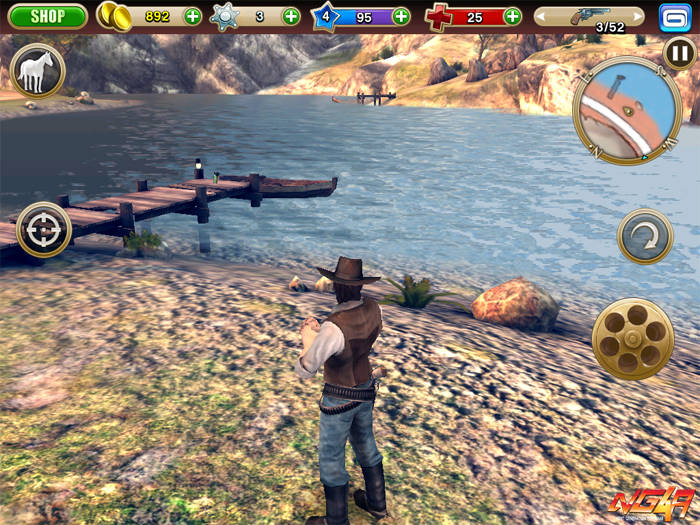Open the circular minimap

pos(627,111)
